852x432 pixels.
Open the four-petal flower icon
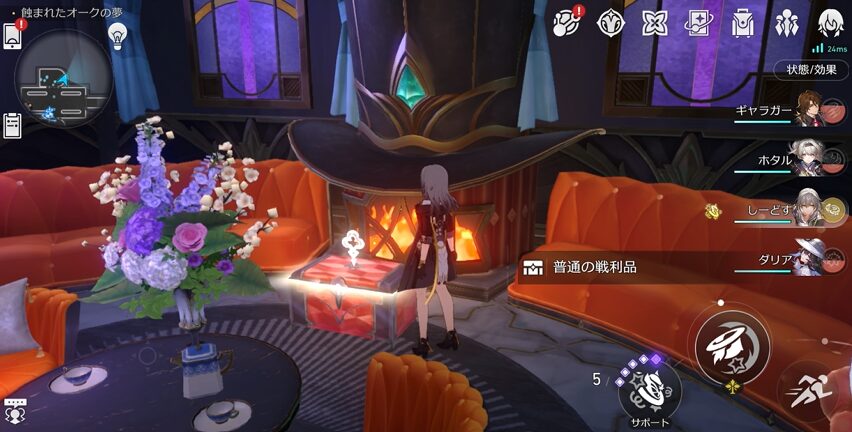click(x=654, y=22)
